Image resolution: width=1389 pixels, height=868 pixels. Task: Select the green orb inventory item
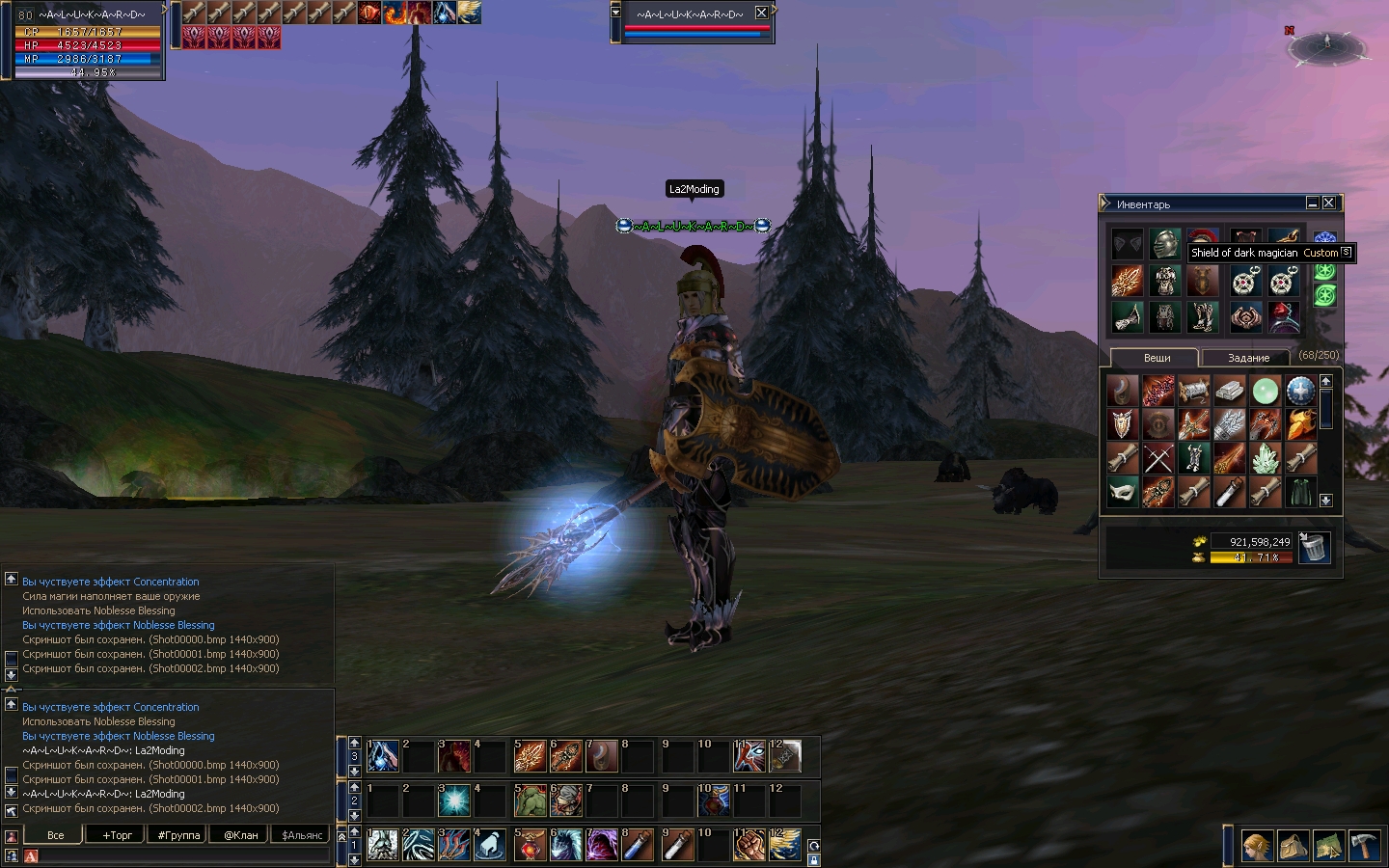1265,391
